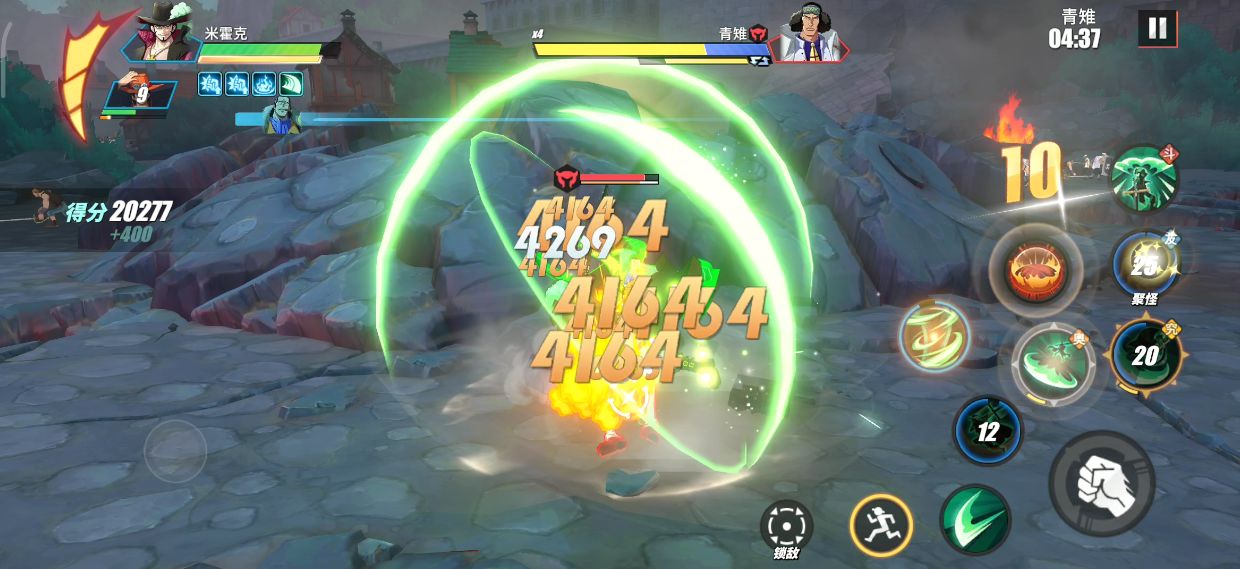The image size is (1240, 569).
Task: Unleash the green swordsman ultimate skill
Action: (1144, 178)
